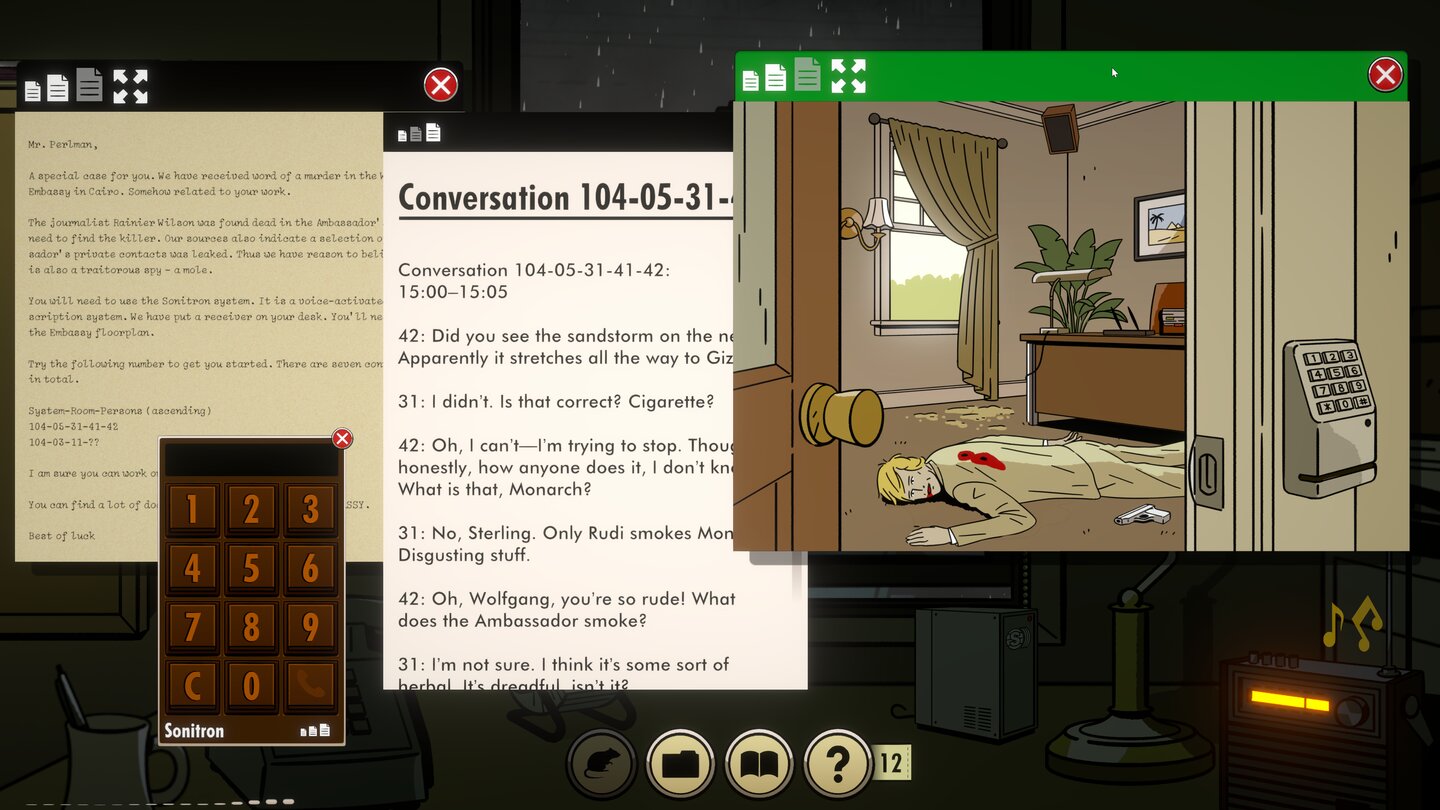
Task: Dial 2 on the Sonitron keypad
Action: pos(251,510)
